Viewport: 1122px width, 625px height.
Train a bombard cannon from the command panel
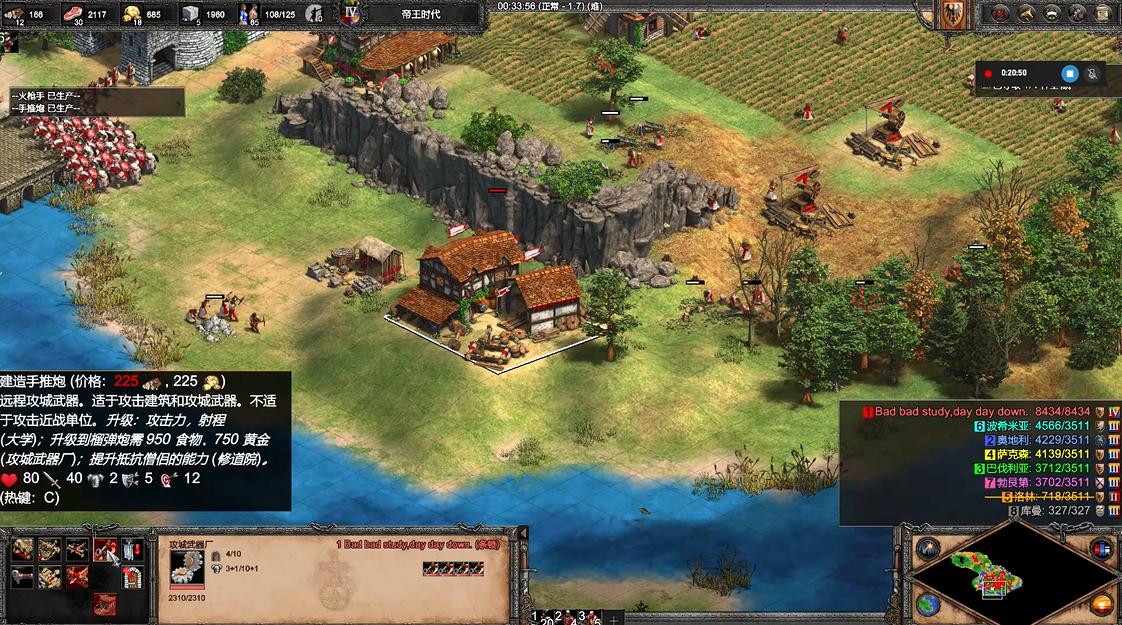click(x=105, y=549)
